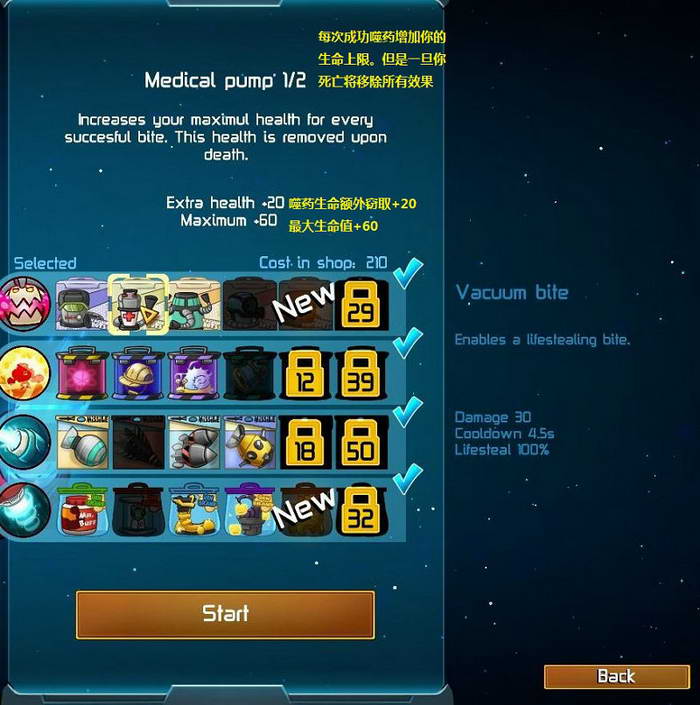Viewport: 700px width, 705px height.
Task: Select the pink glowing cube upgrade
Action: 81,374
